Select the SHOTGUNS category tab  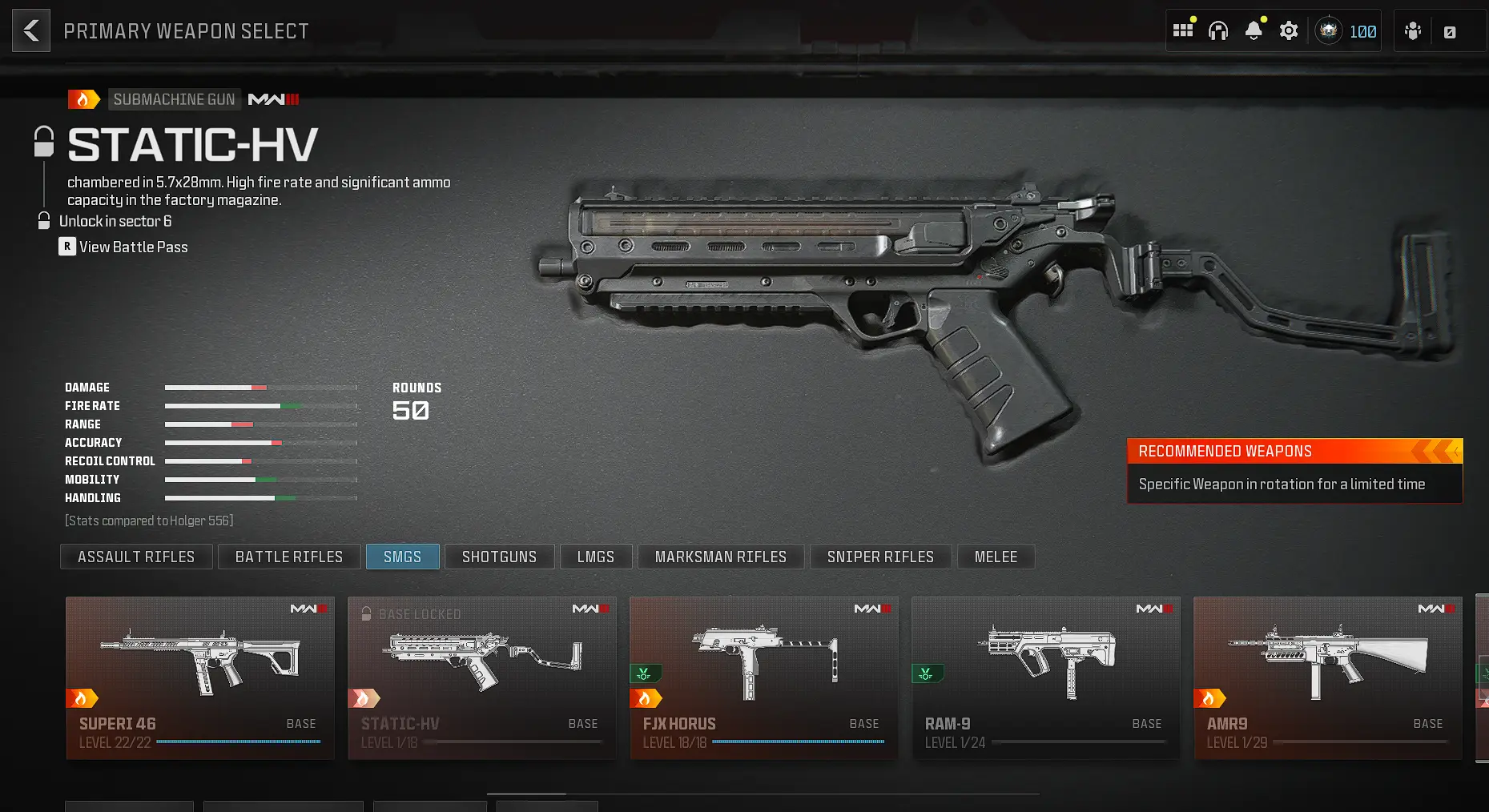(x=499, y=557)
